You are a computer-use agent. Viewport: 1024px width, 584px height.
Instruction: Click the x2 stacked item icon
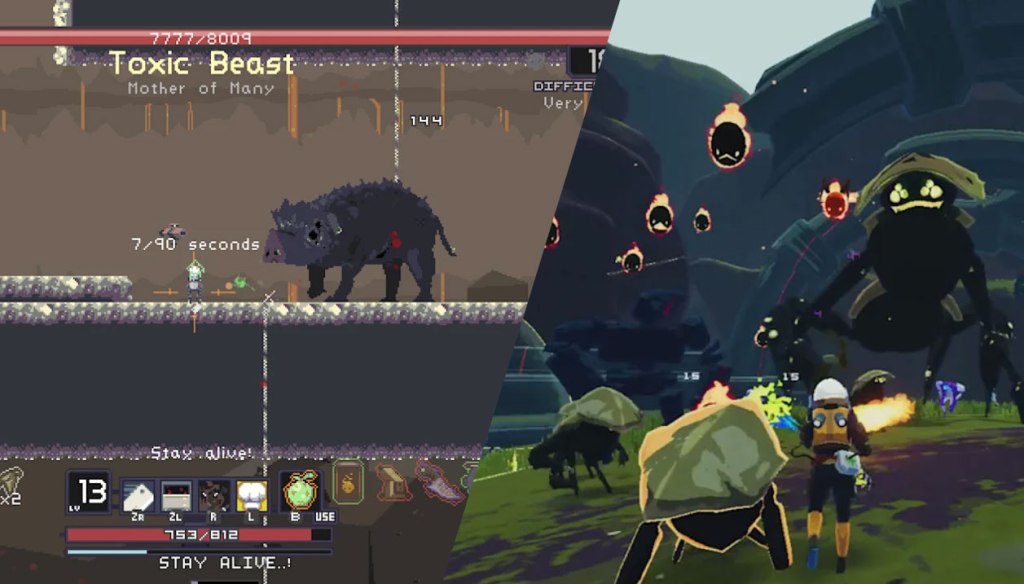point(12,482)
